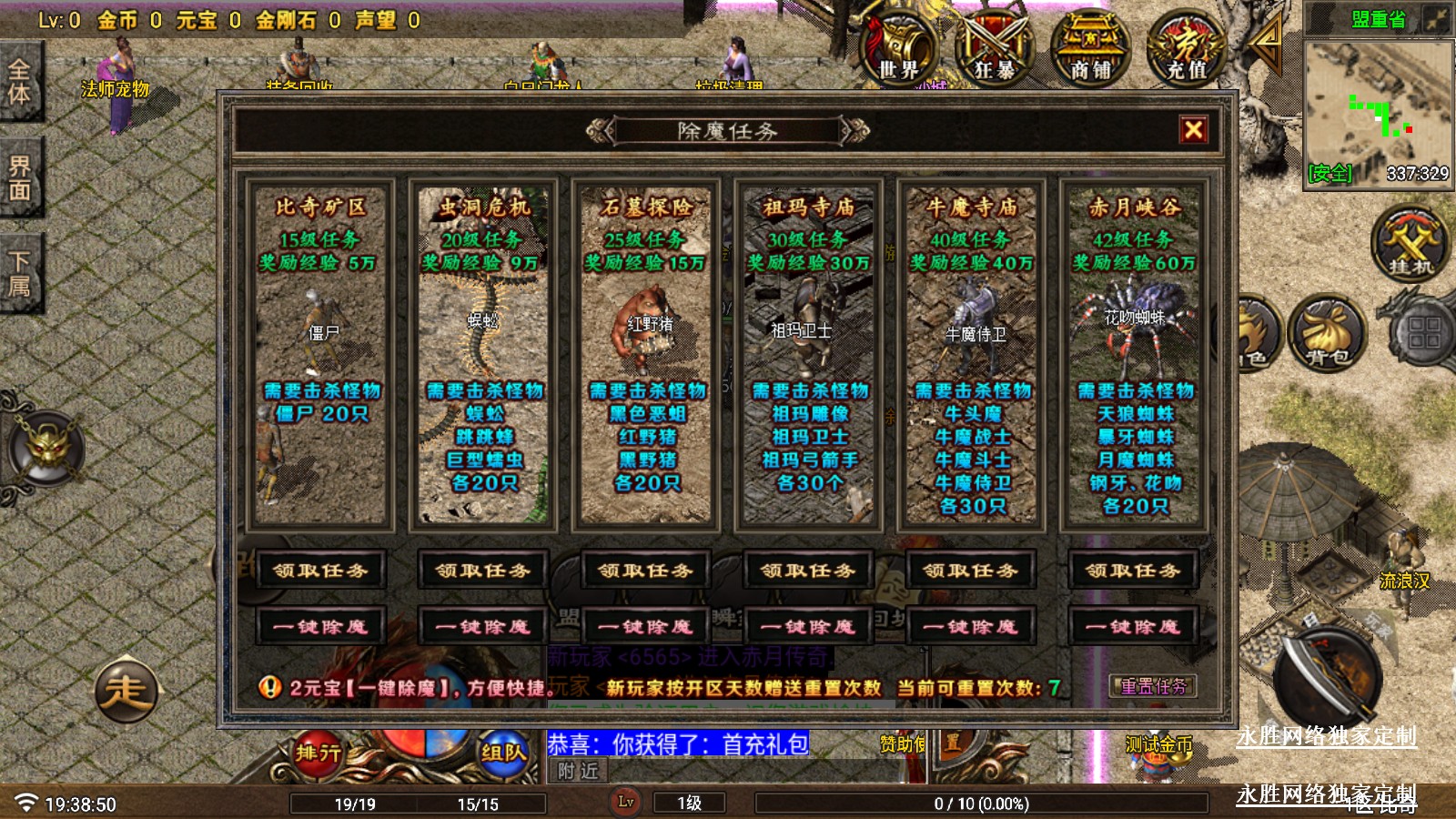Screen dimensions: 1456x819
Task: Switch to the 附近 nearby chat channel
Action: 579,772
